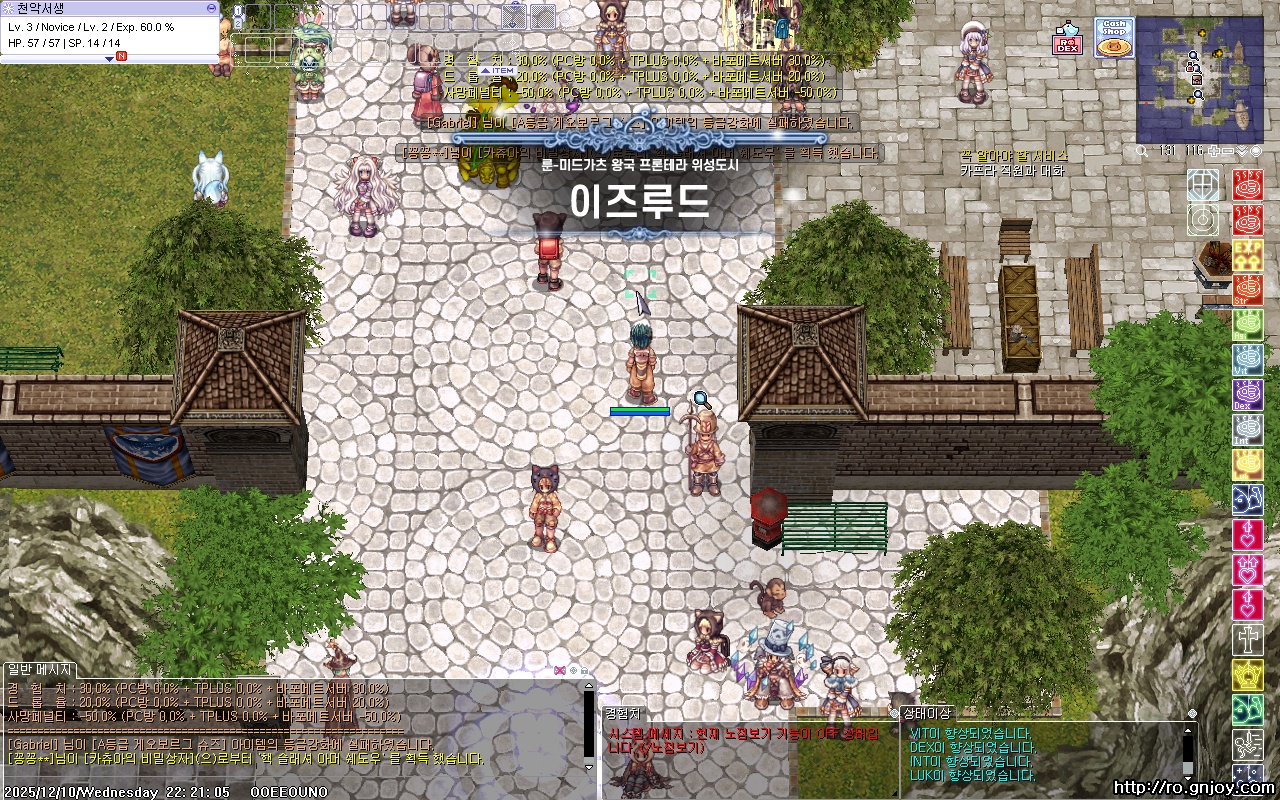Click the red N notice indicator in the info window
This screenshot has width=1280, height=800.
121,56
